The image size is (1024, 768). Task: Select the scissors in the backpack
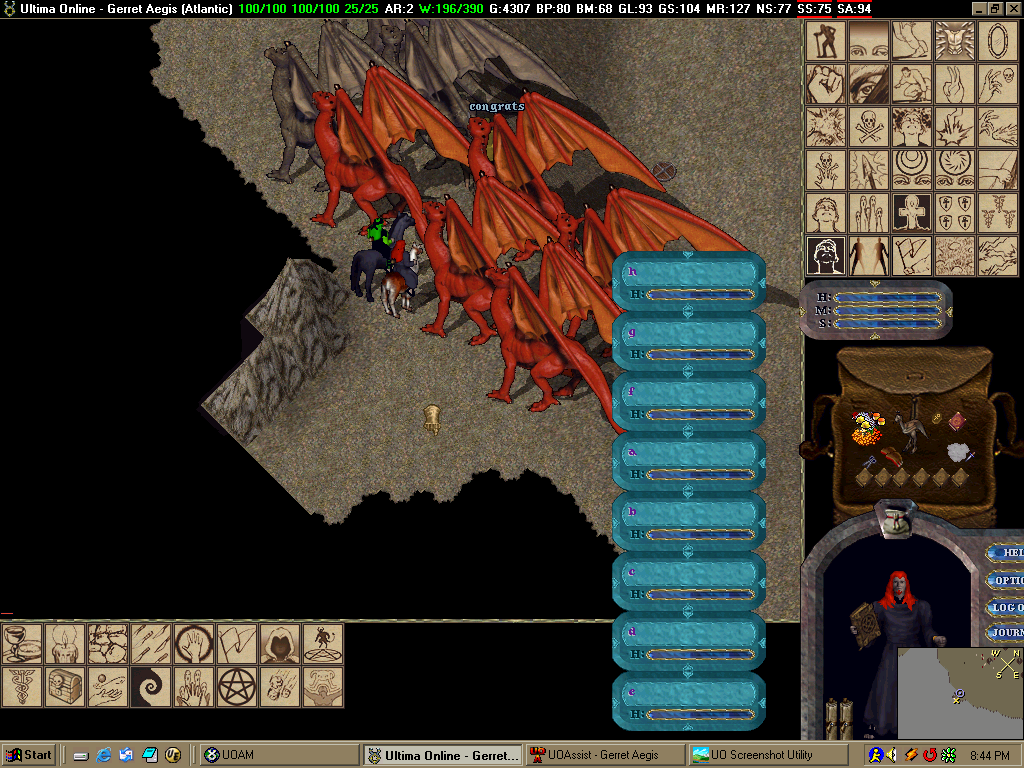[868, 463]
